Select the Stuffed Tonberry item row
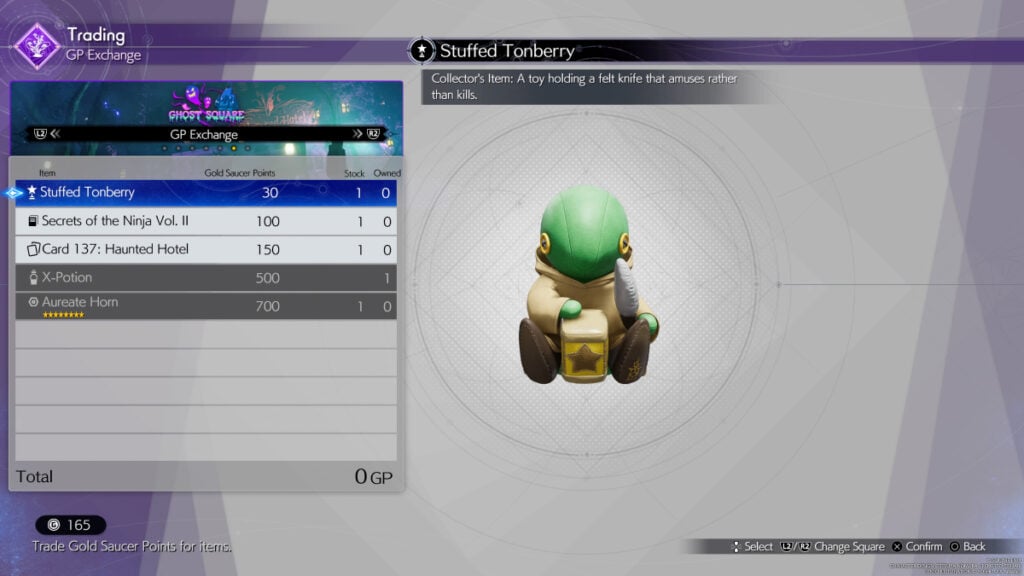The width and height of the screenshot is (1024, 576). [x=205, y=193]
